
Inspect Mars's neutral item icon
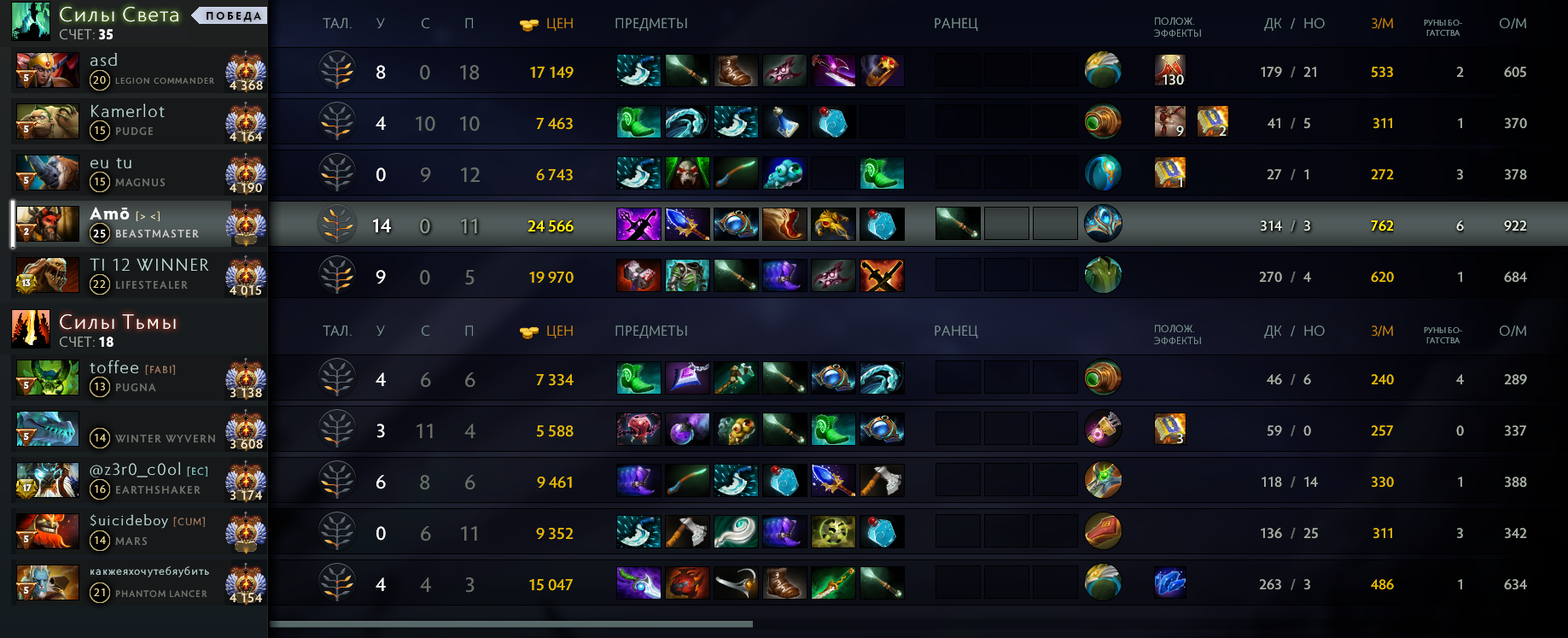click(1103, 531)
